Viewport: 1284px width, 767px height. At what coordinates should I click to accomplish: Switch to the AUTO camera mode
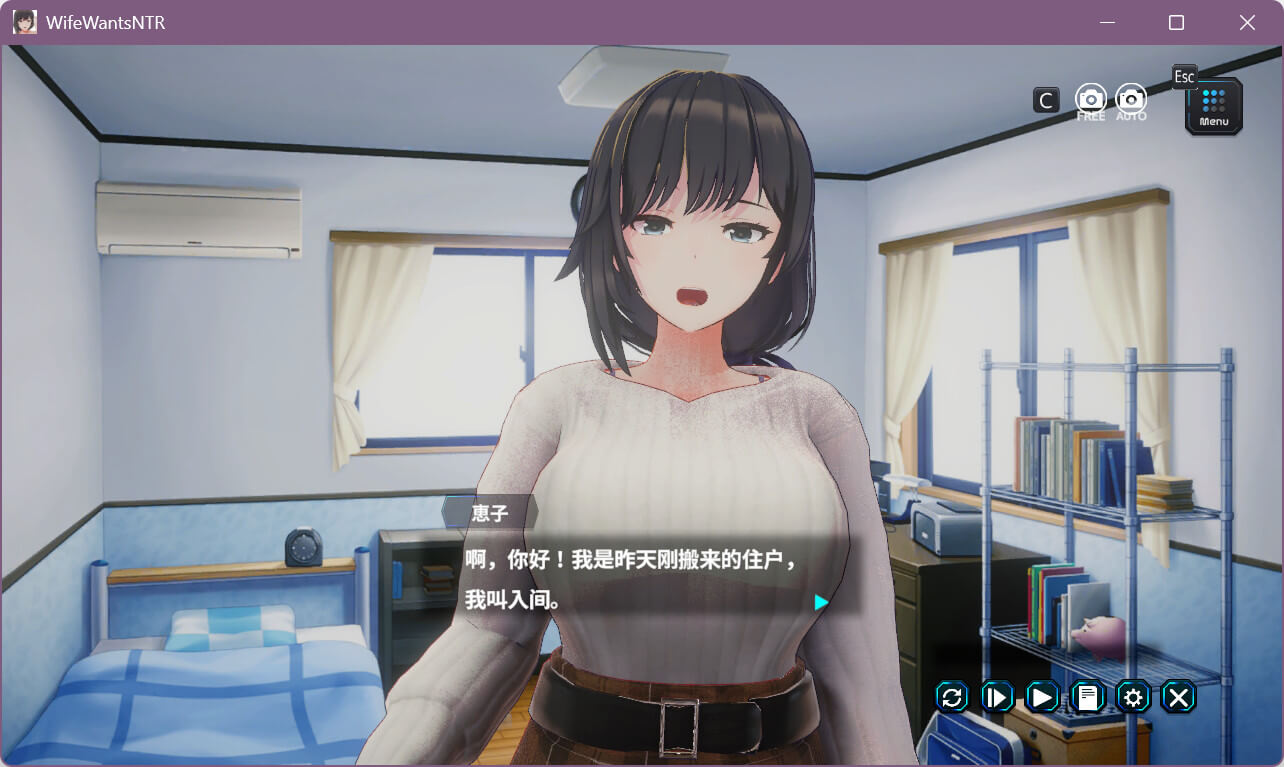pos(1131,99)
